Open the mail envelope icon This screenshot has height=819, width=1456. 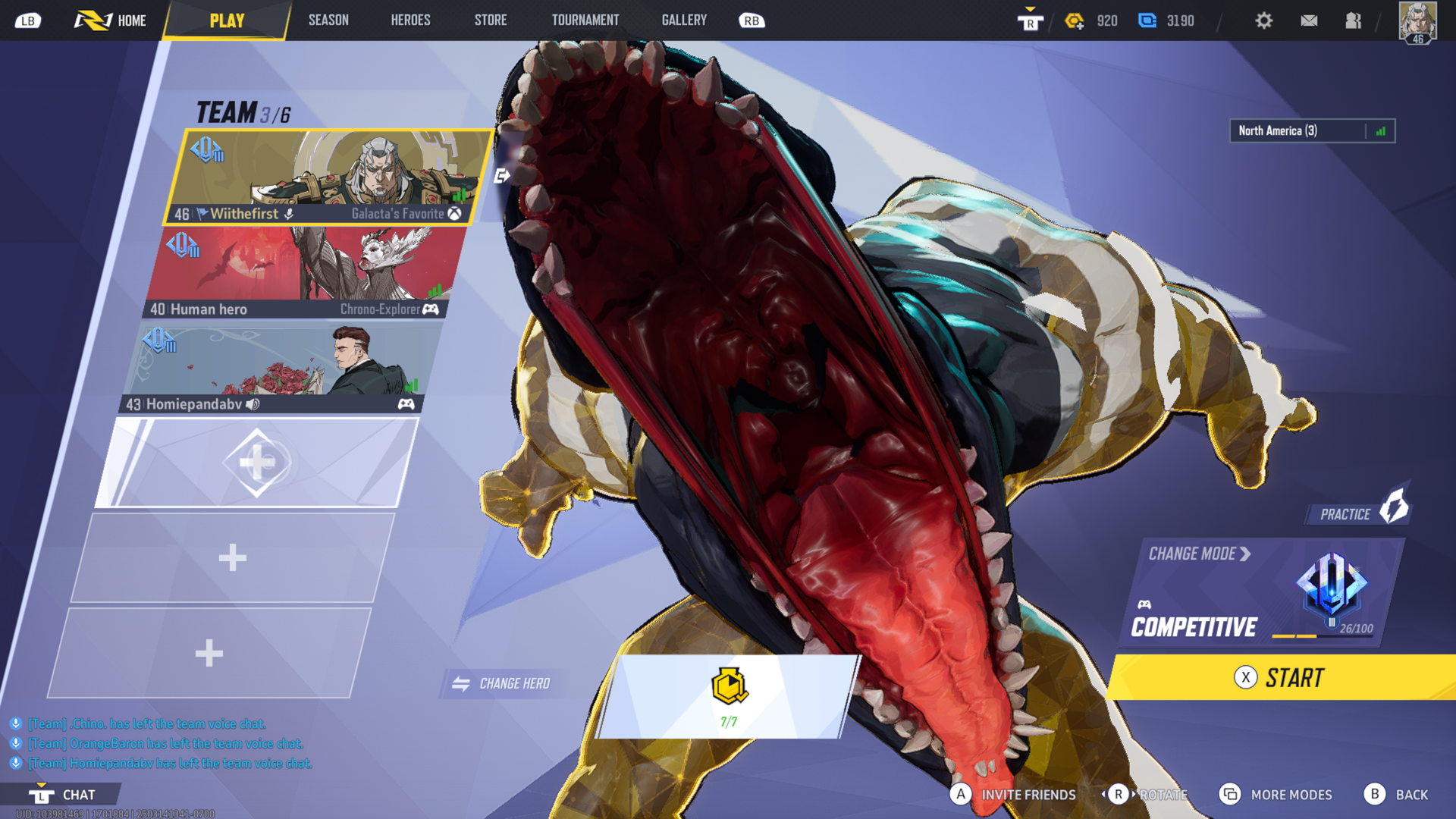(1309, 20)
